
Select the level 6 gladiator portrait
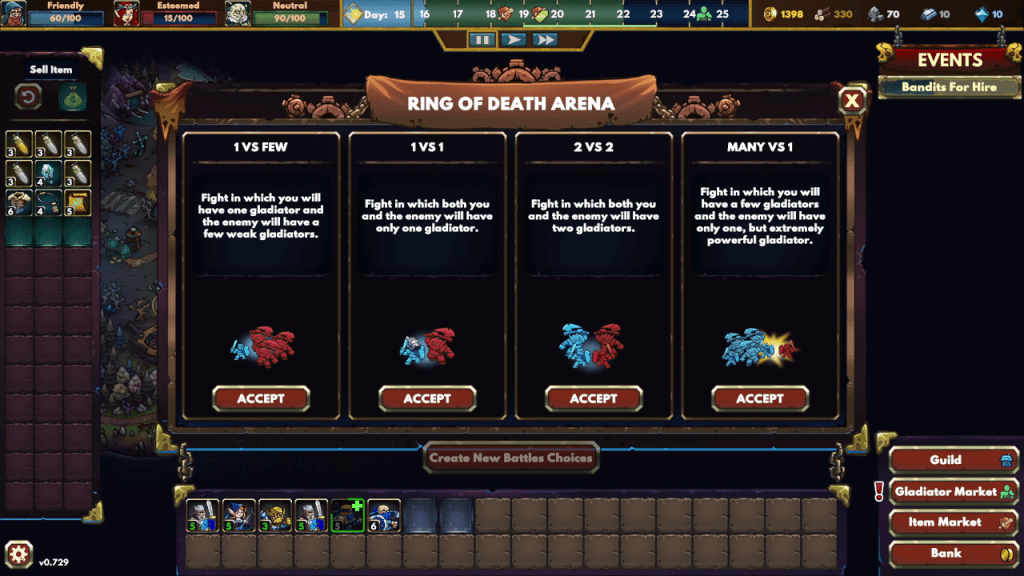point(384,515)
